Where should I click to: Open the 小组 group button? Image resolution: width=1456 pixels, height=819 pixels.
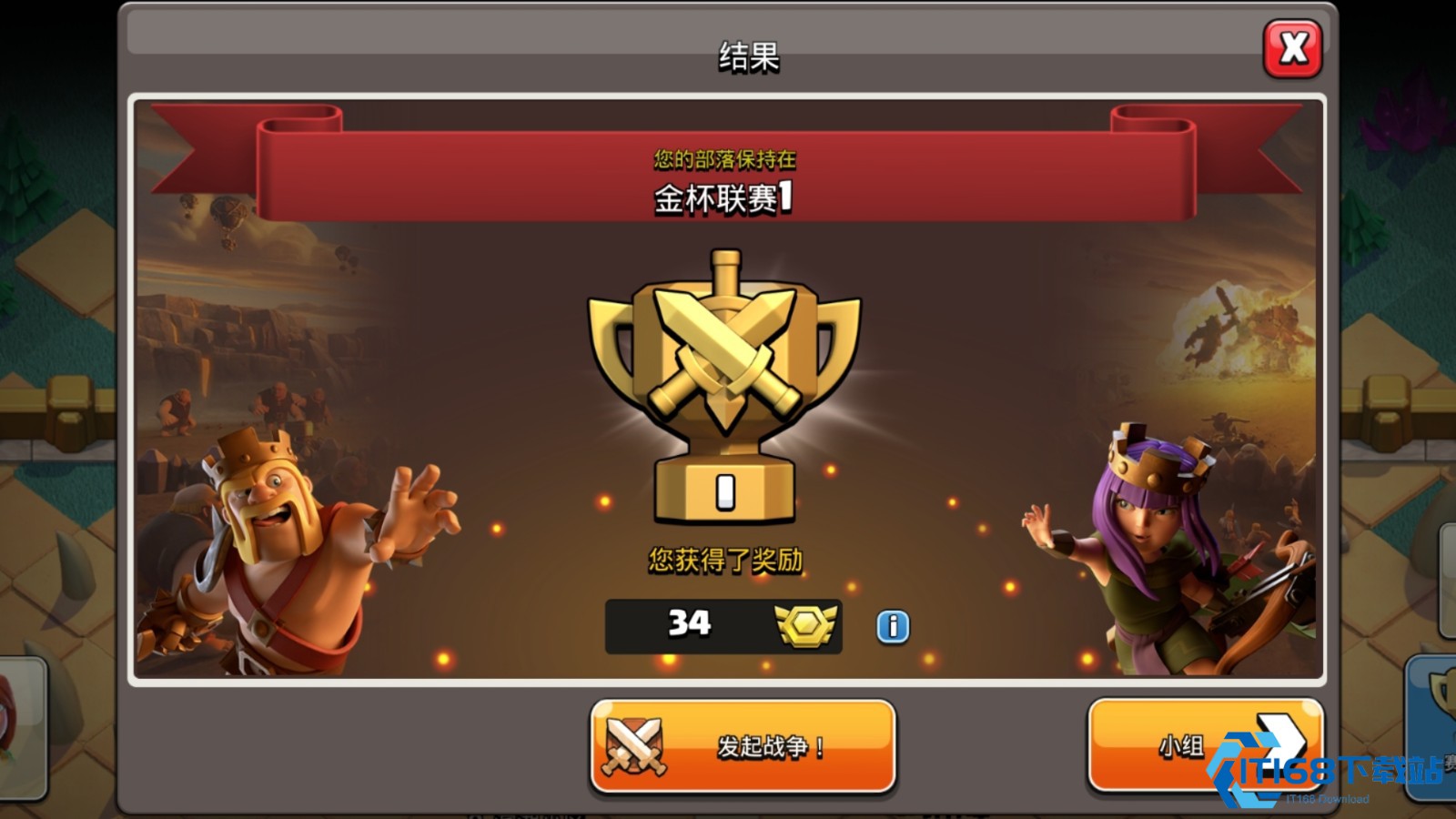[x=1203, y=745]
